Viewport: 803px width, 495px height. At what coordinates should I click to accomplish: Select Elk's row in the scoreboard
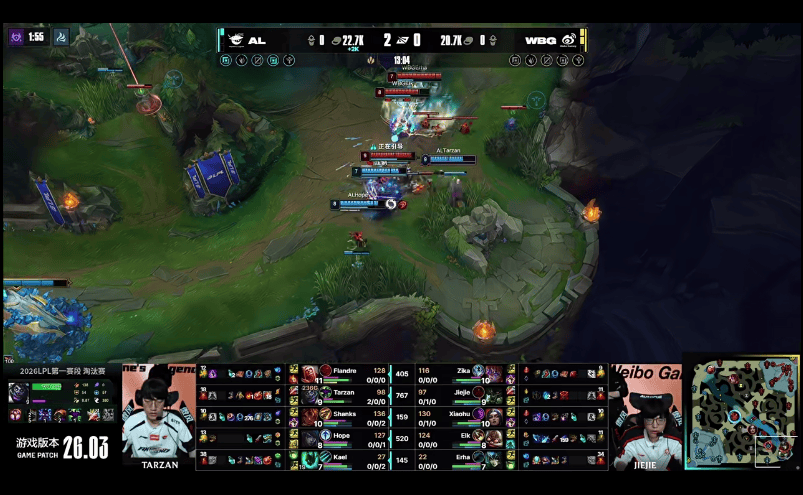click(x=458, y=437)
